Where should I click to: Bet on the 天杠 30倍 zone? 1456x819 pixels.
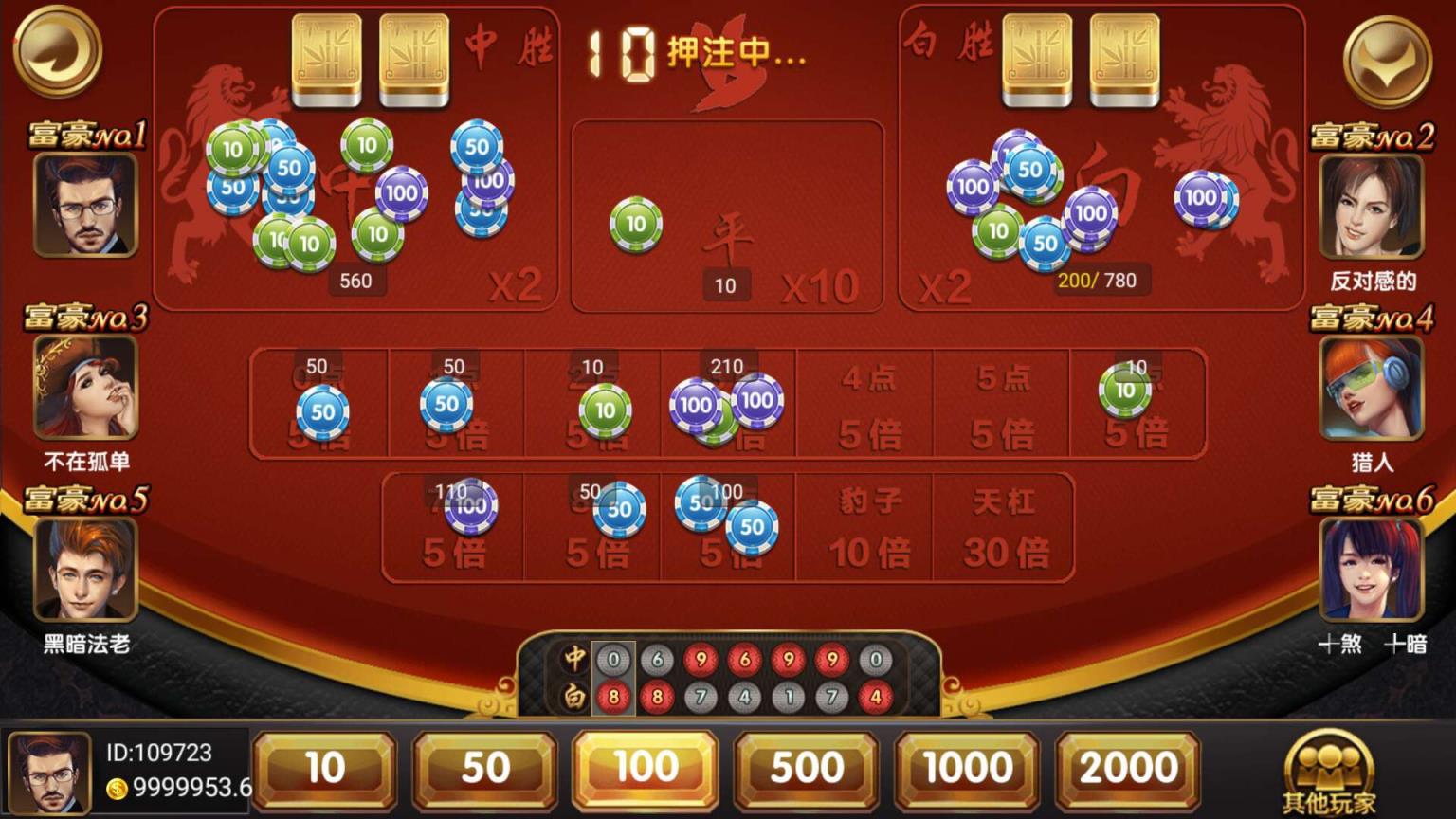tap(1002, 528)
